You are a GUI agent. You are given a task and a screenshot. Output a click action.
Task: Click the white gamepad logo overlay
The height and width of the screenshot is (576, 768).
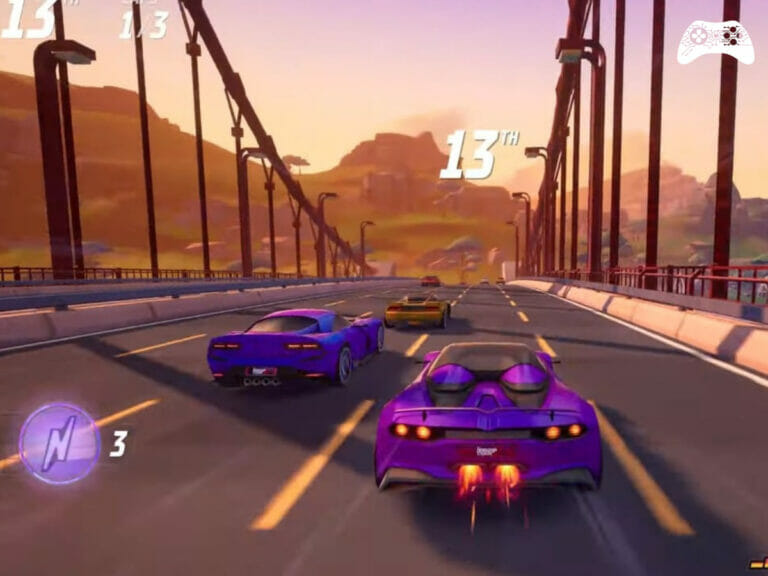tap(715, 41)
